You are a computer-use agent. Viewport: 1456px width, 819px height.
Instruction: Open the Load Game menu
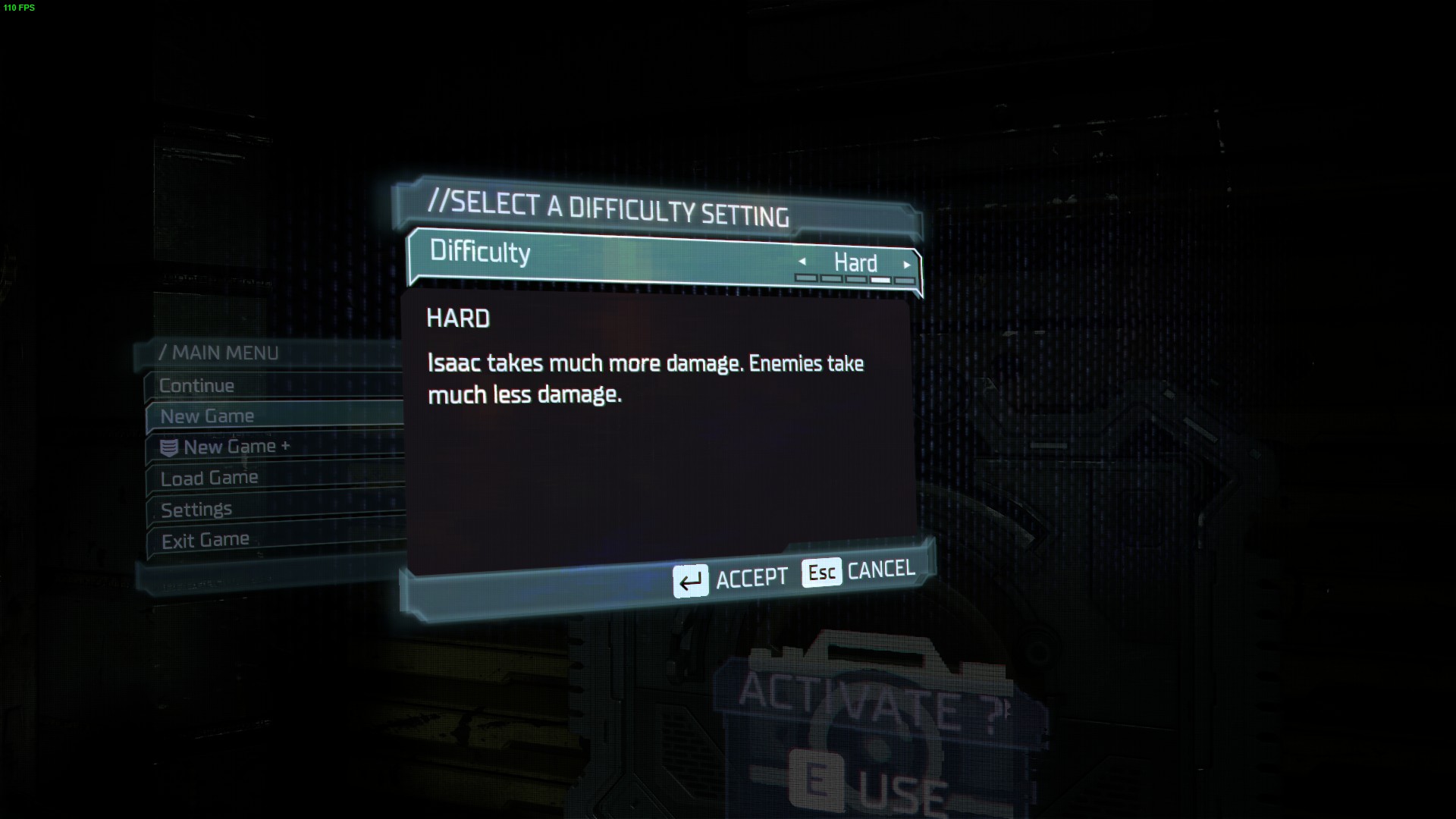209,478
